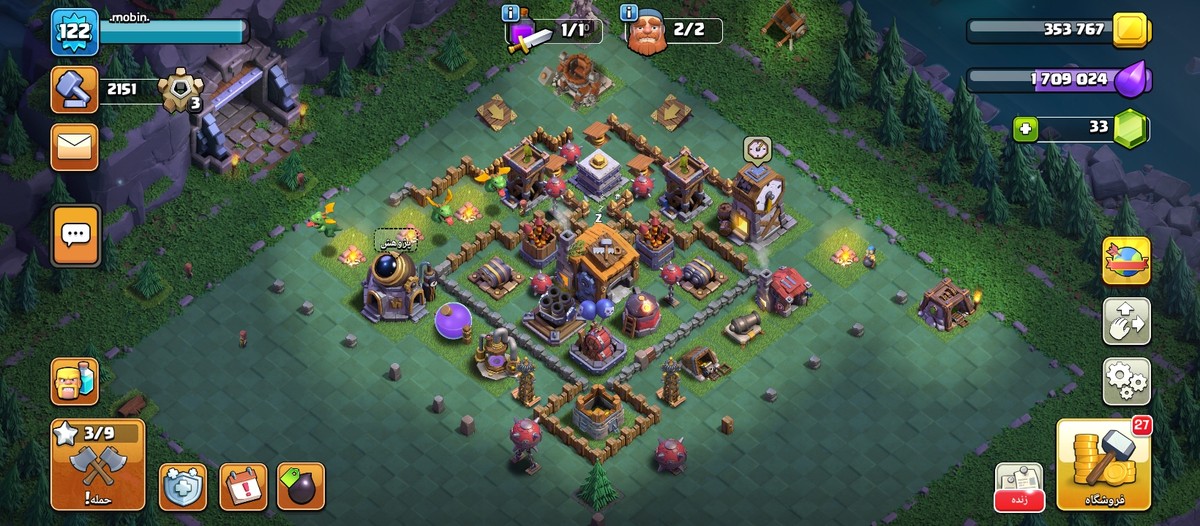Open the red live replay button
Screen dimensions: 1200x526
coord(1019,487)
